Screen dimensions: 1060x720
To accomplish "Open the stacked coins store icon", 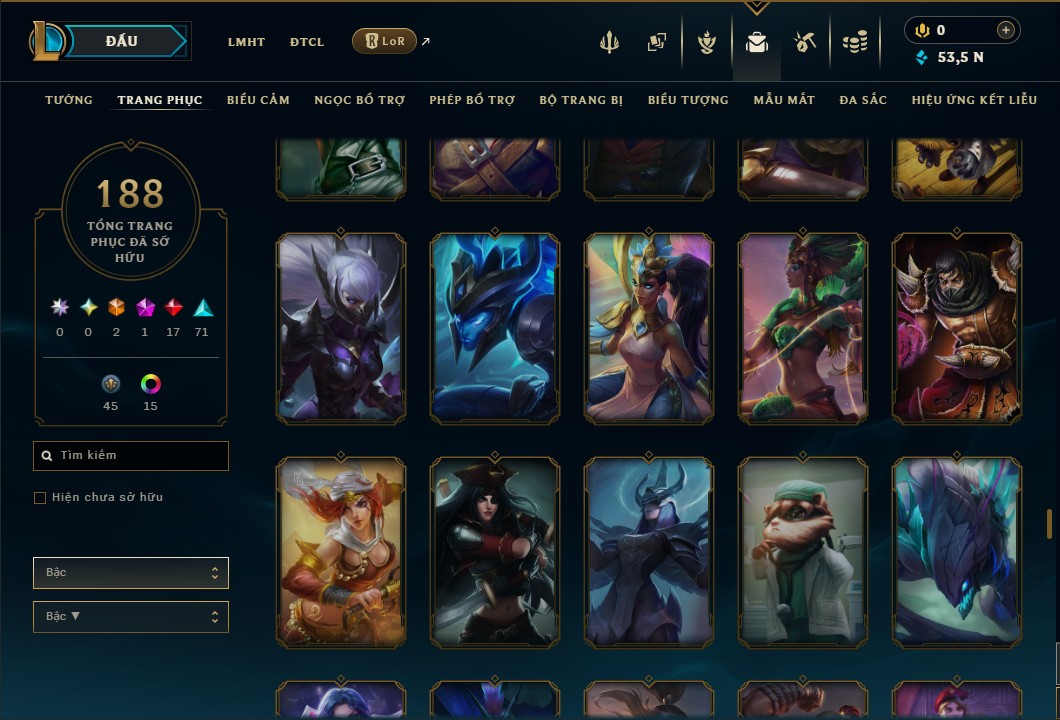I will (x=854, y=42).
